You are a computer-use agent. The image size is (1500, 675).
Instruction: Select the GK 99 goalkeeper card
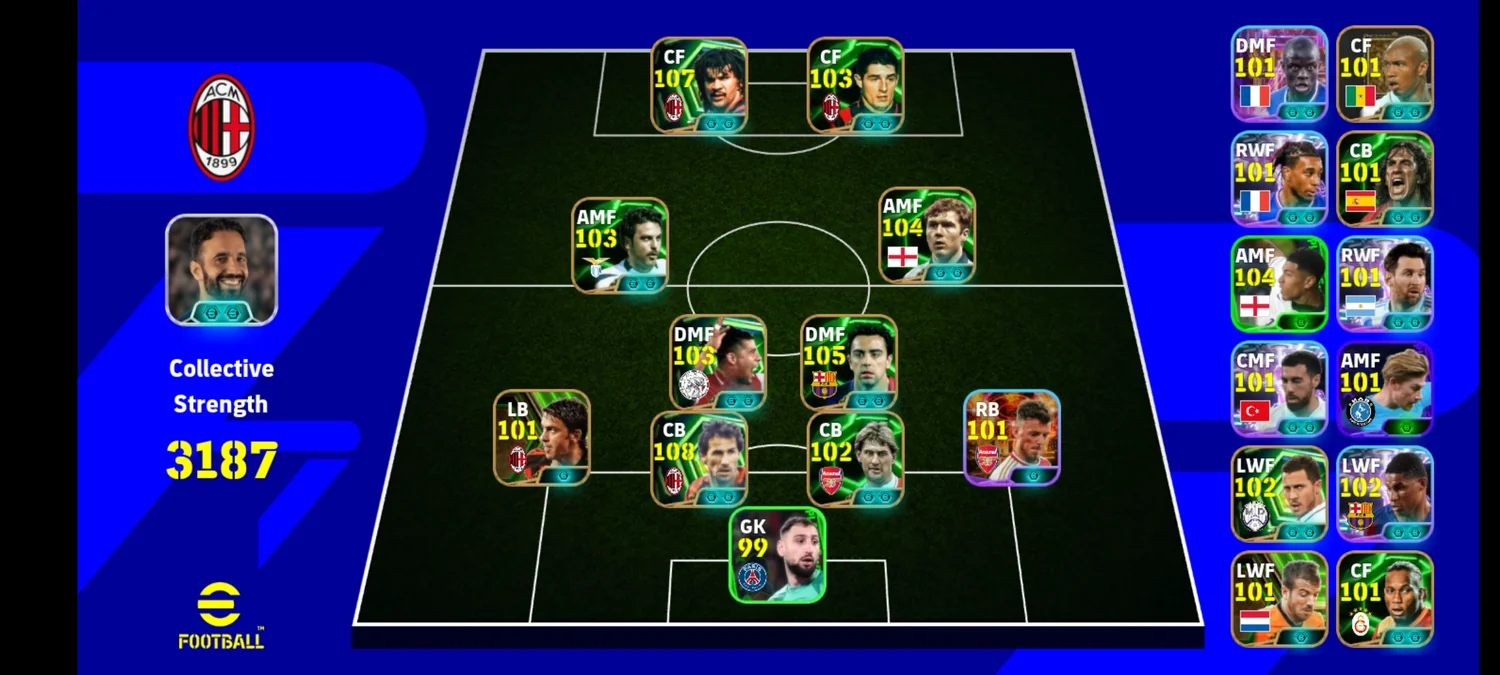click(x=777, y=555)
